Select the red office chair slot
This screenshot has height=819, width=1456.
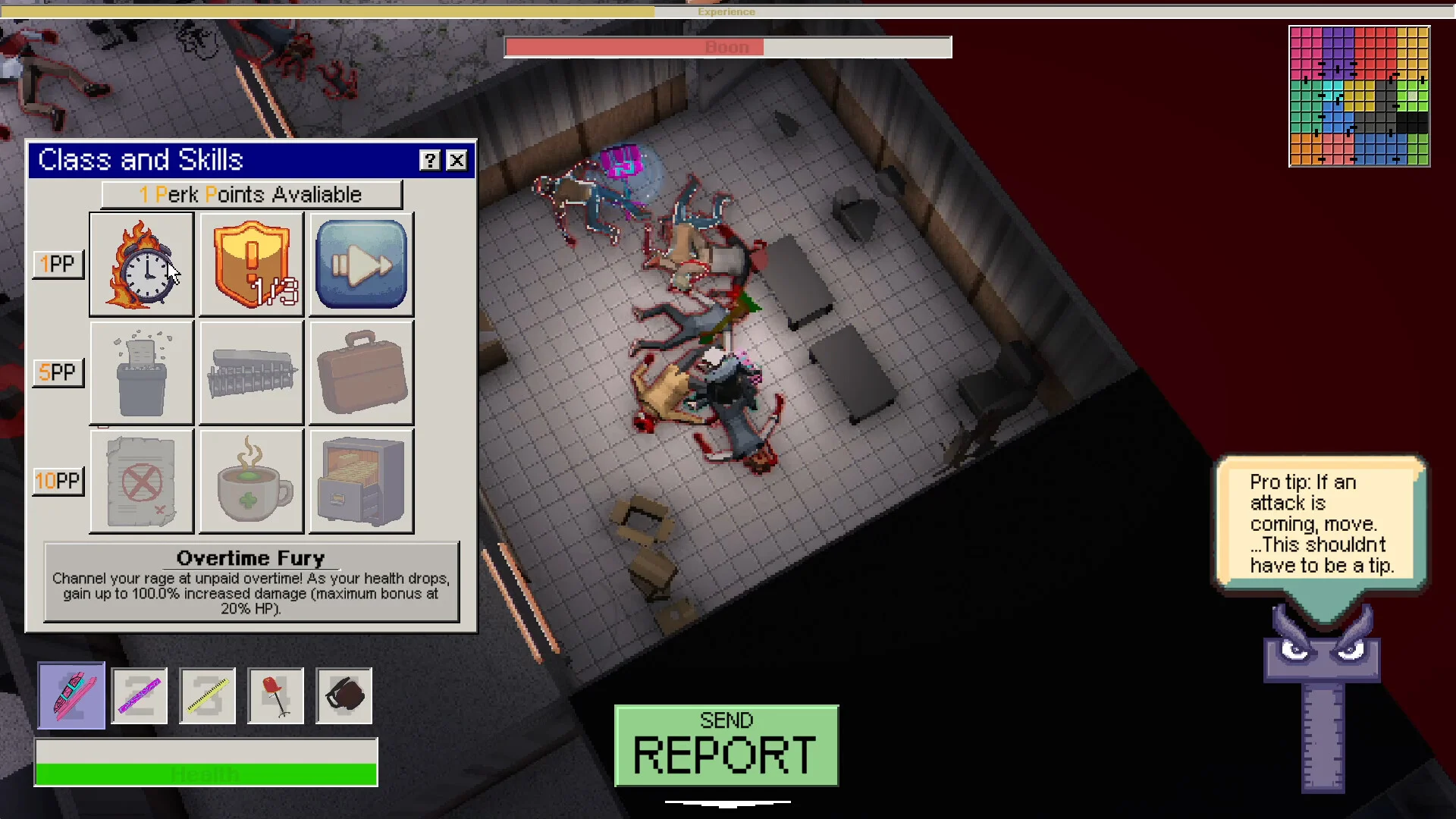(276, 695)
